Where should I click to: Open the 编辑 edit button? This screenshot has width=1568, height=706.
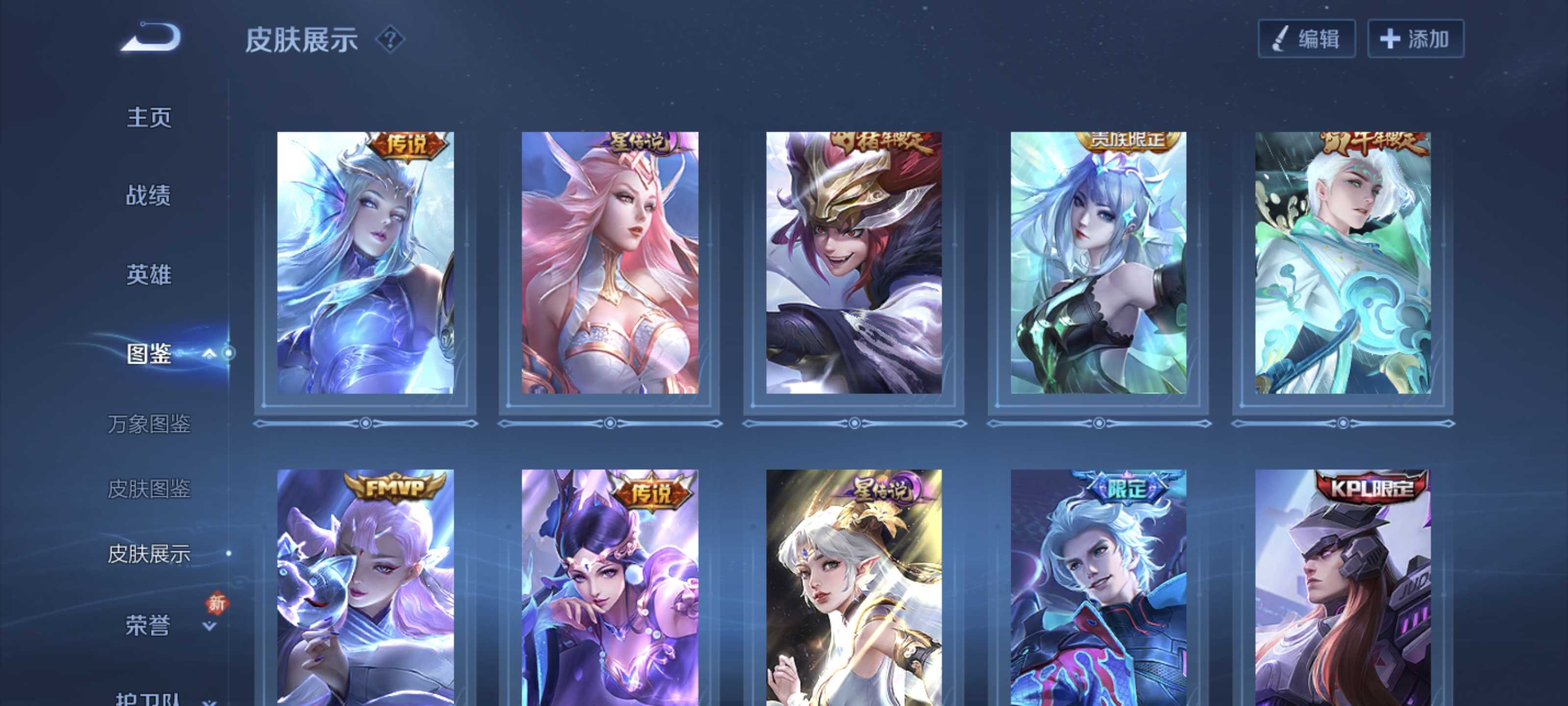pyautogui.click(x=1306, y=39)
